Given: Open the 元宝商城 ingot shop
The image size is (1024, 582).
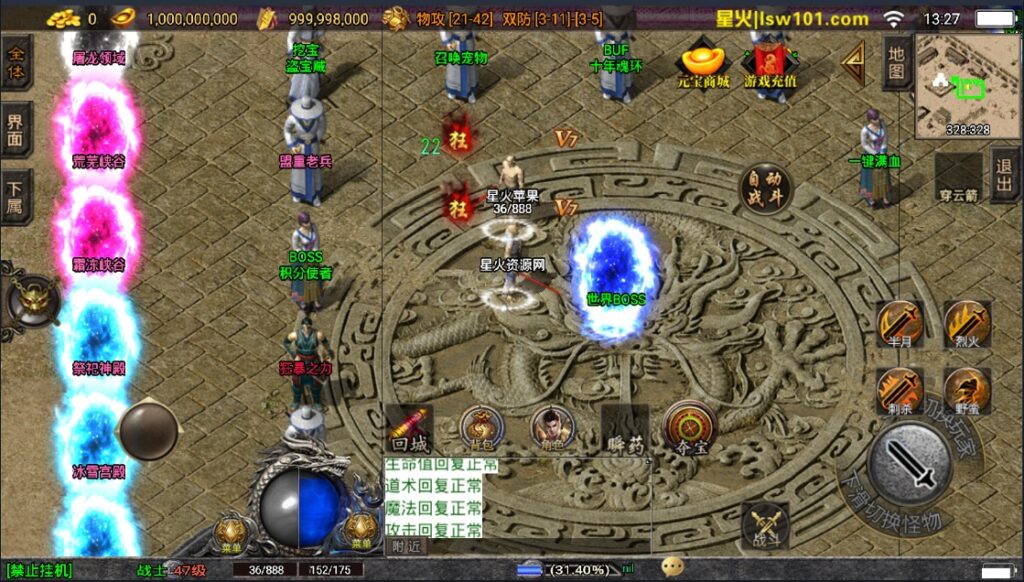Looking at the screenshot, I should coord(703,65).
